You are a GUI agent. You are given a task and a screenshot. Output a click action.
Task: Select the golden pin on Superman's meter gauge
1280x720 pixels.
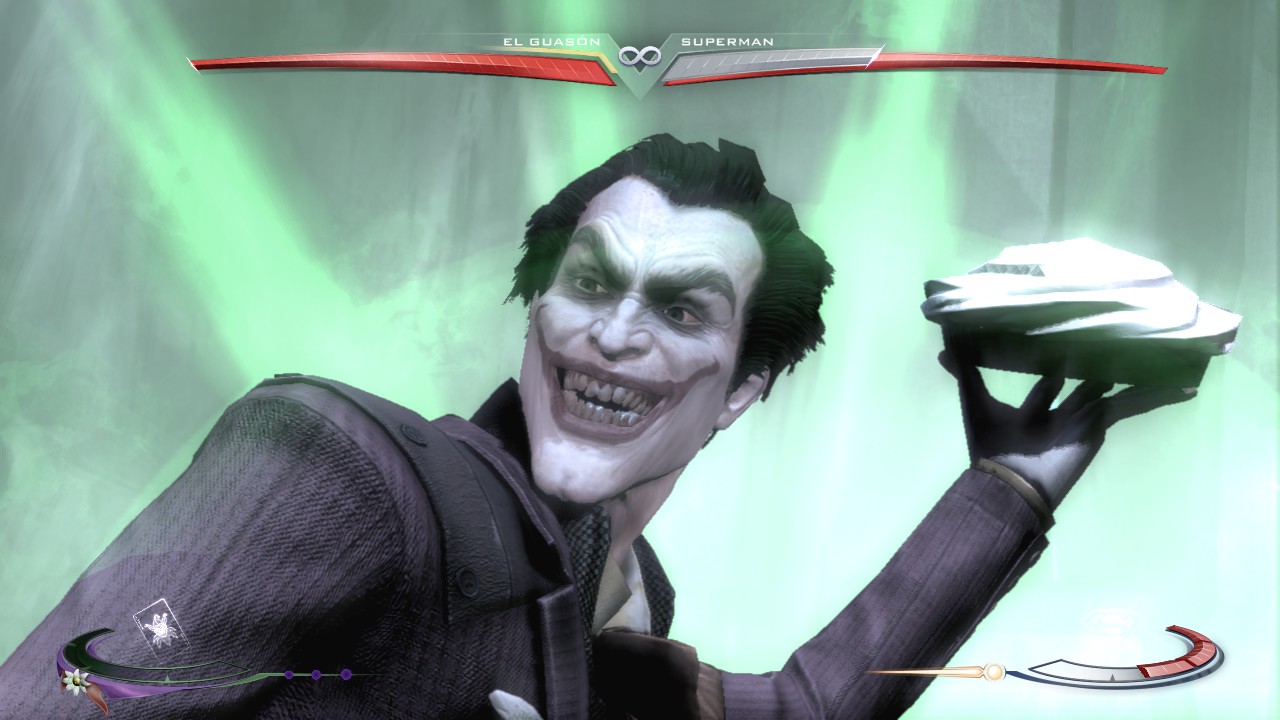(996, 673)
